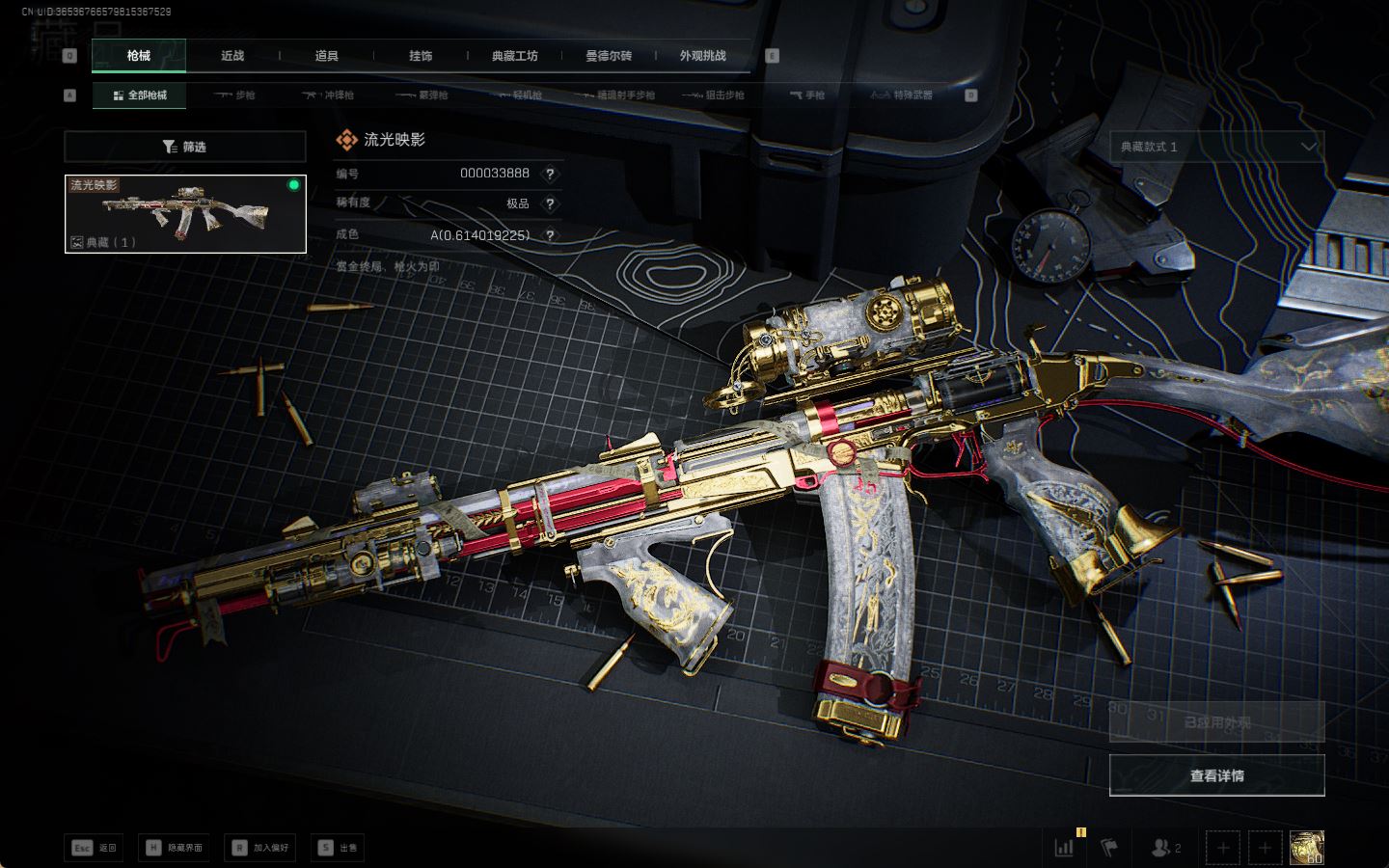Select the 枪械 firearms tab
This screenshot has width=1389, height=868.
point(139,56)
